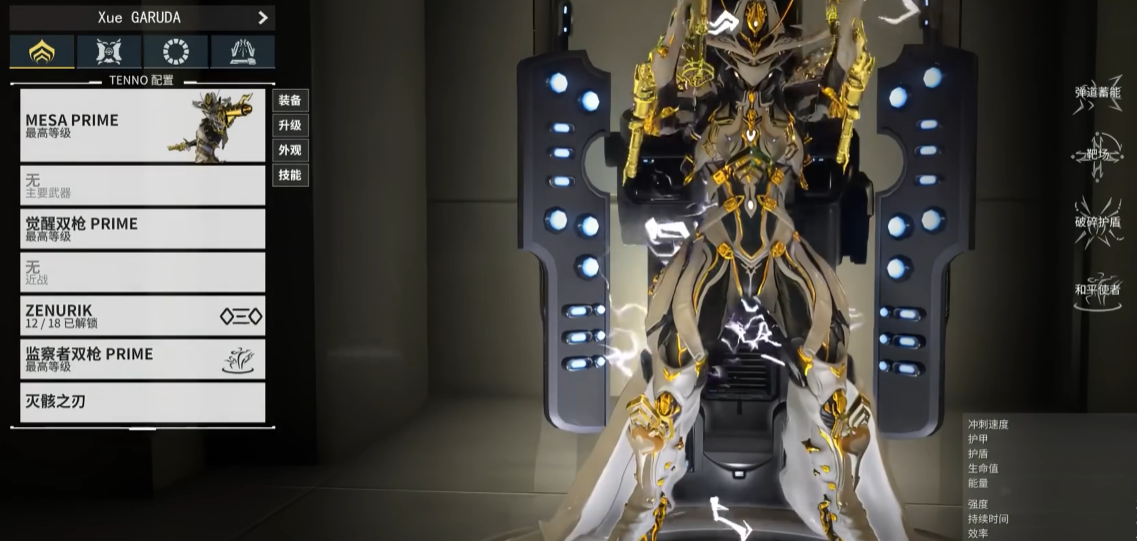This screenshot has width=1137, height=541.
Task: Switch to the first Warframe loadout tab
Action: 42,52
